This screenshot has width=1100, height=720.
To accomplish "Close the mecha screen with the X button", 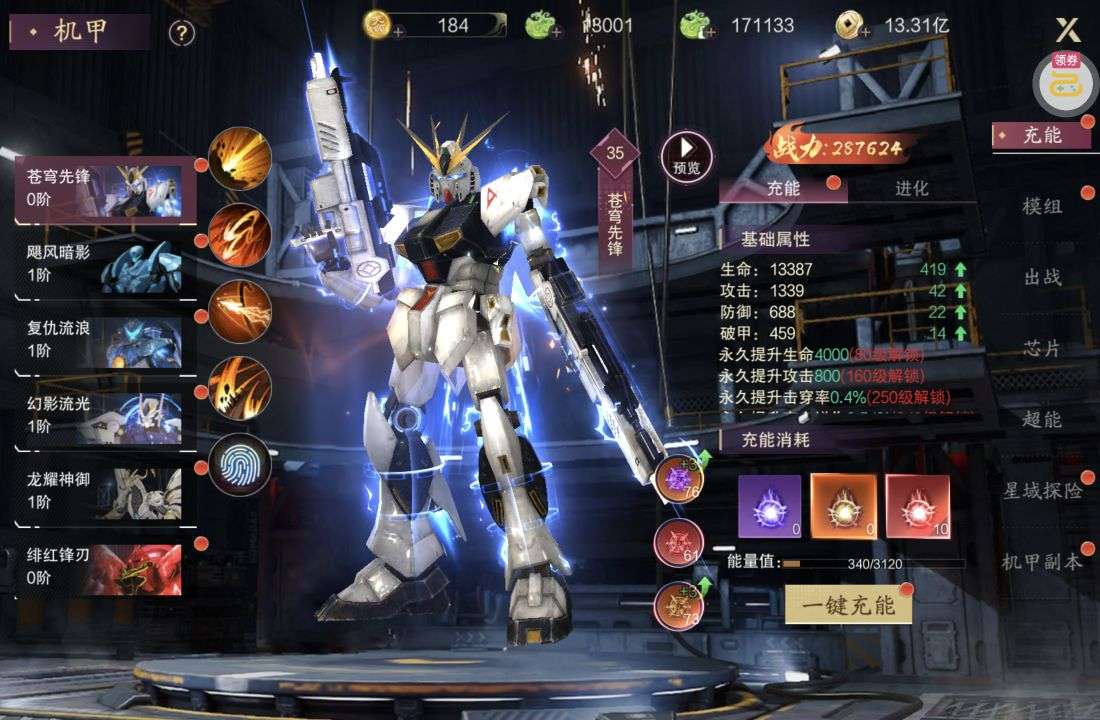I will click(1068, 30).
